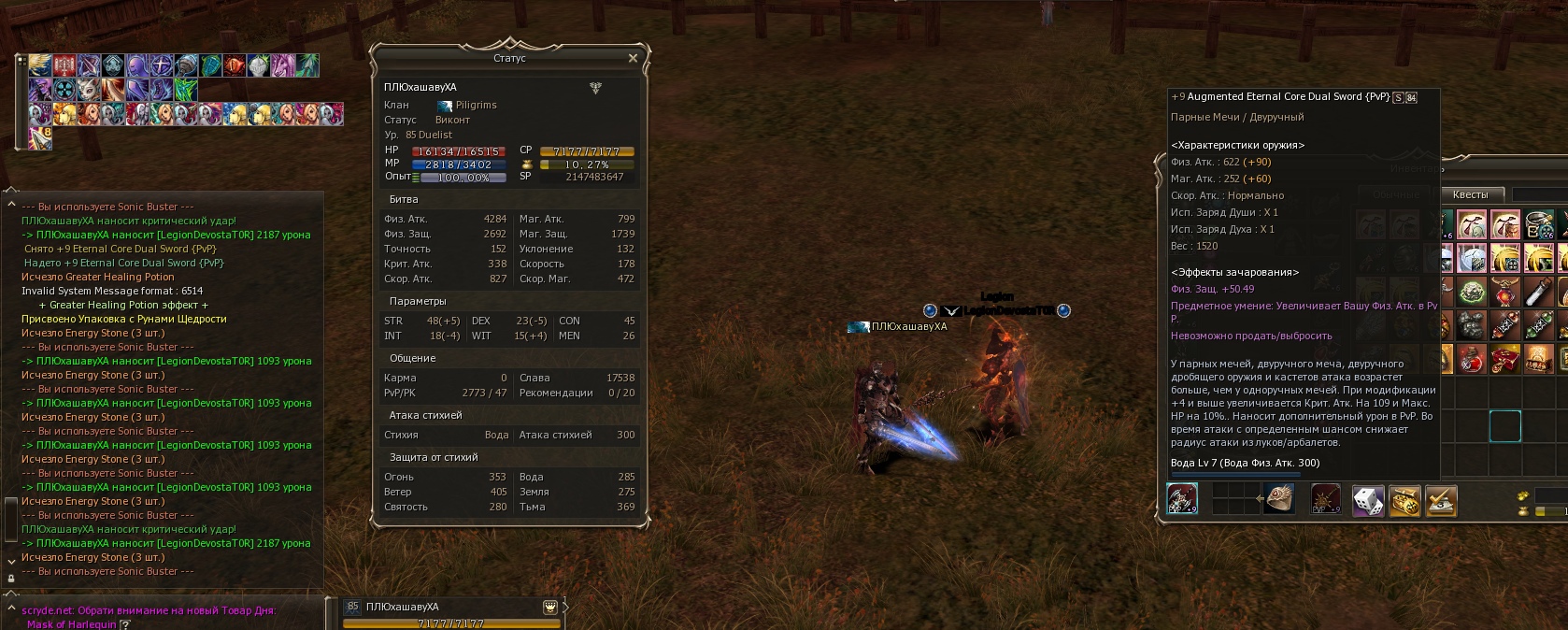Open the Mask of Harlequin help link
This screenshot has width=1568, height=630.
pyautogui.click(x=125, y=624)
